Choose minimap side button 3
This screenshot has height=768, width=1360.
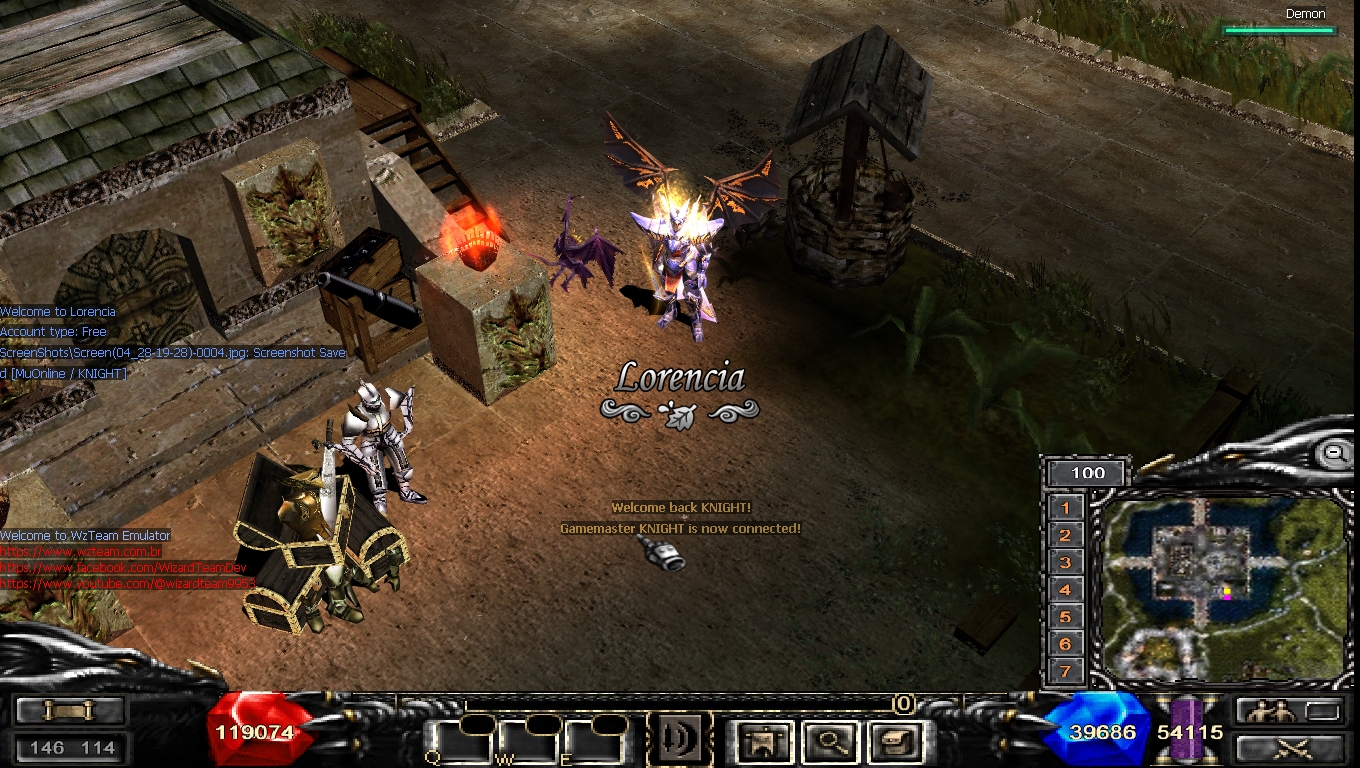[1066, 563]
